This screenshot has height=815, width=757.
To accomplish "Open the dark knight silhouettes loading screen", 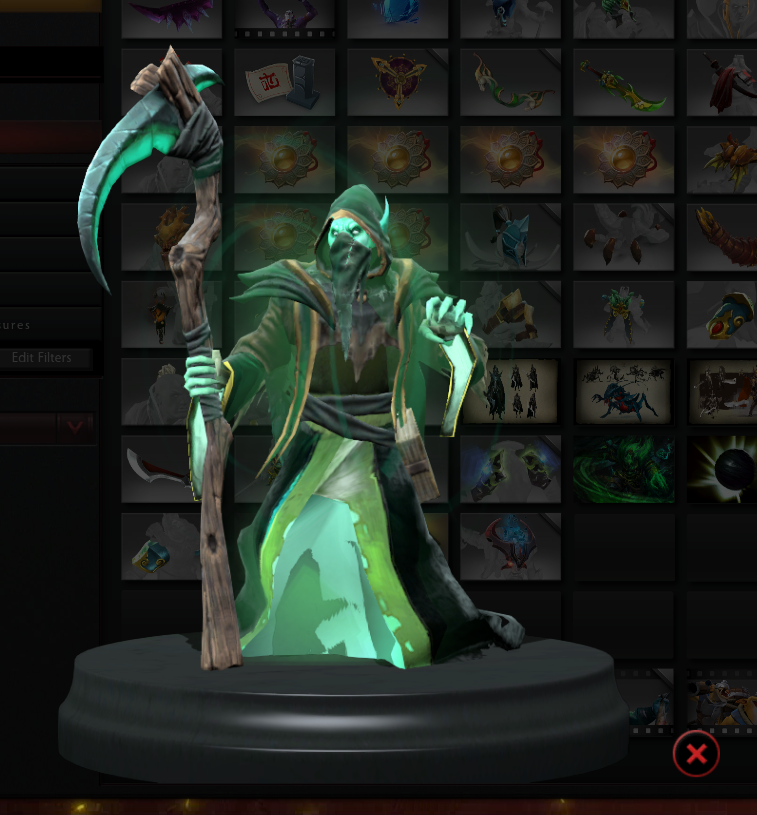I will pos(510,391).
